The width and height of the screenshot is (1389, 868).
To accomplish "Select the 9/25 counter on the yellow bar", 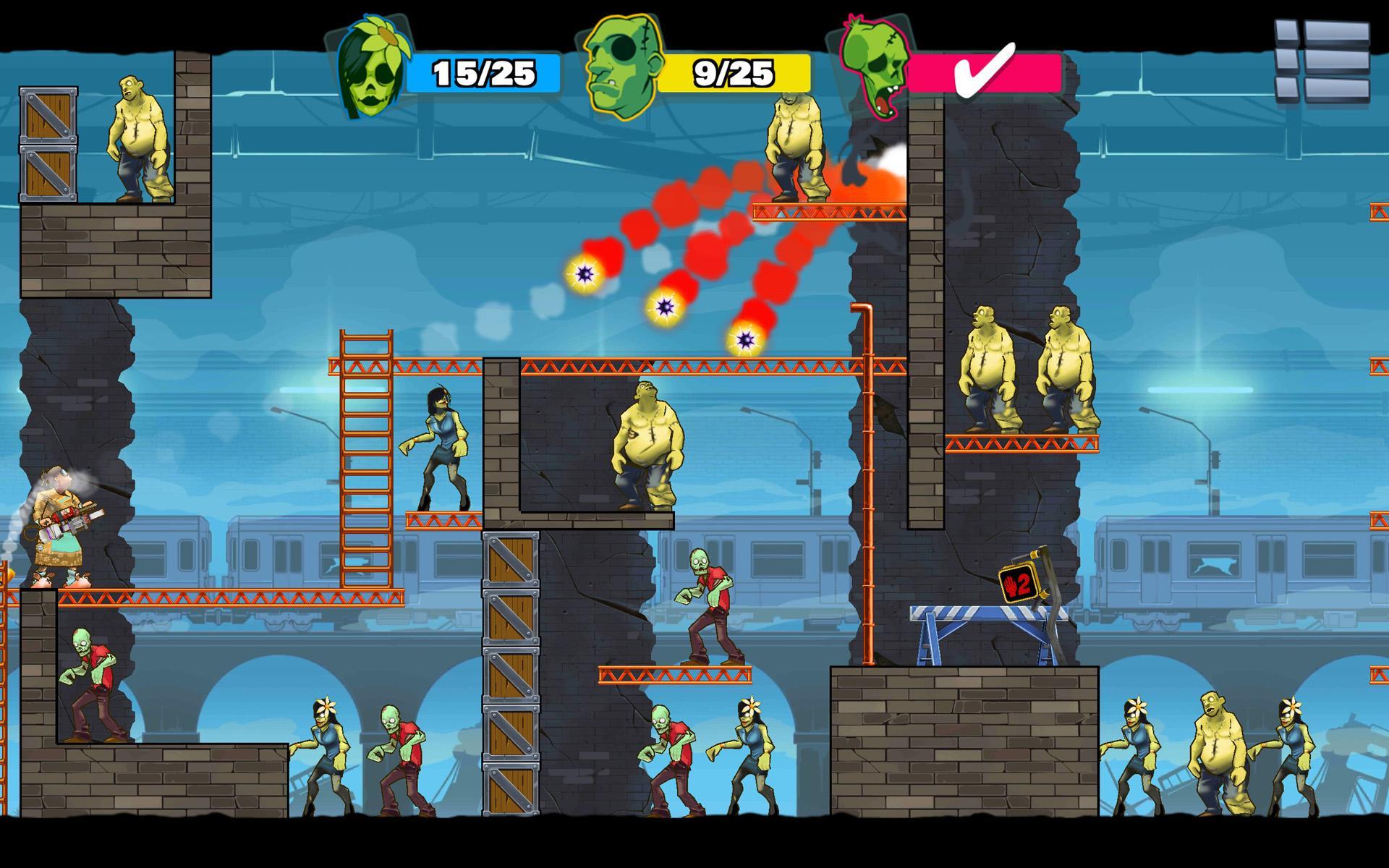I will click(x=732, y=72).
